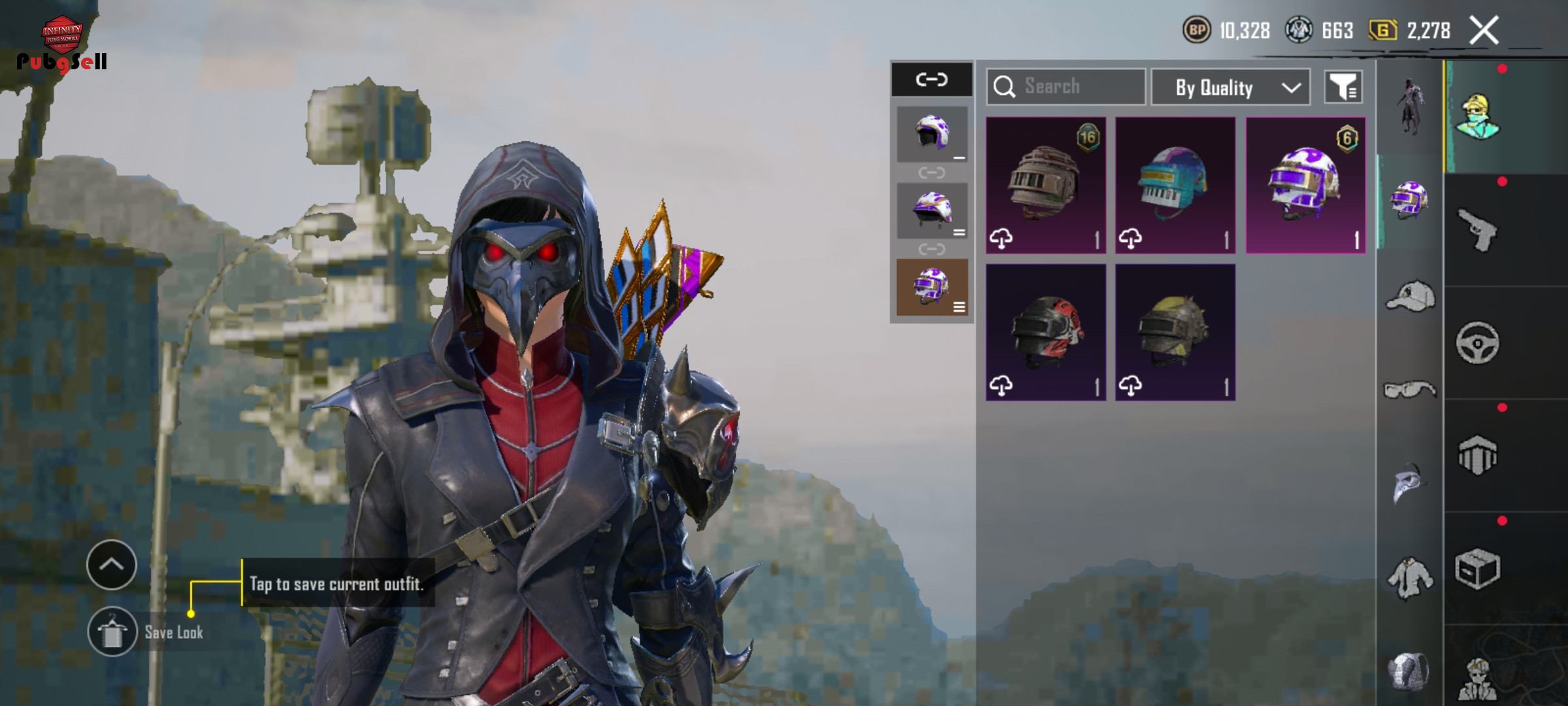Switch to the sunglasses eyewear tab
Viewport: 1568px width, 706px height.
click(1410, 390)
